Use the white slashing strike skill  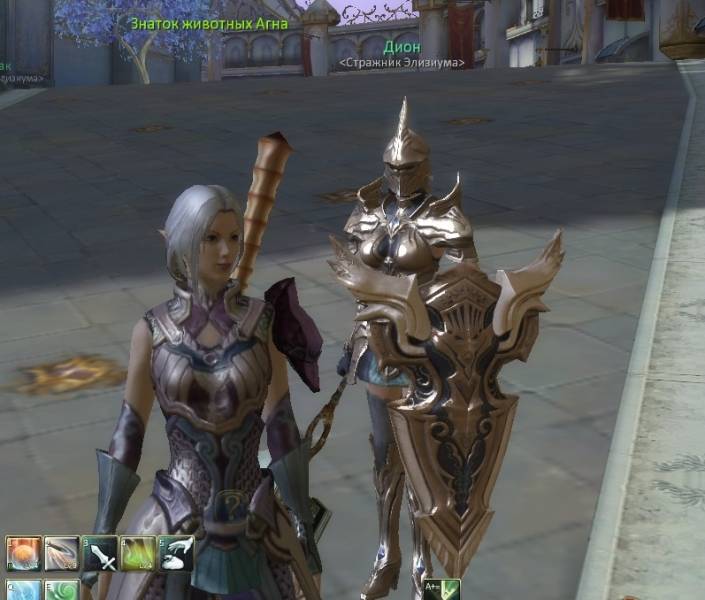(x=61, y=553)
